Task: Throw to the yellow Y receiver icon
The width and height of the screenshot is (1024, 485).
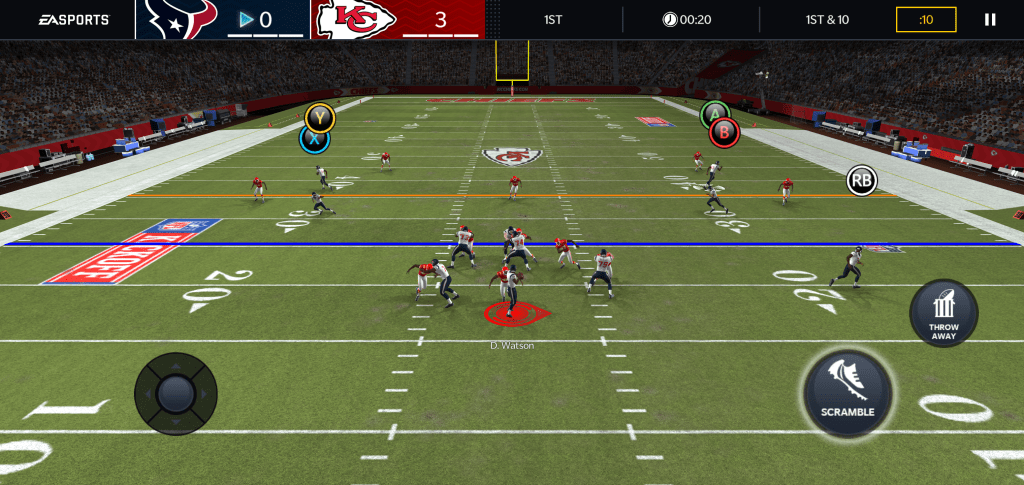Action: [x=320, y=117]
